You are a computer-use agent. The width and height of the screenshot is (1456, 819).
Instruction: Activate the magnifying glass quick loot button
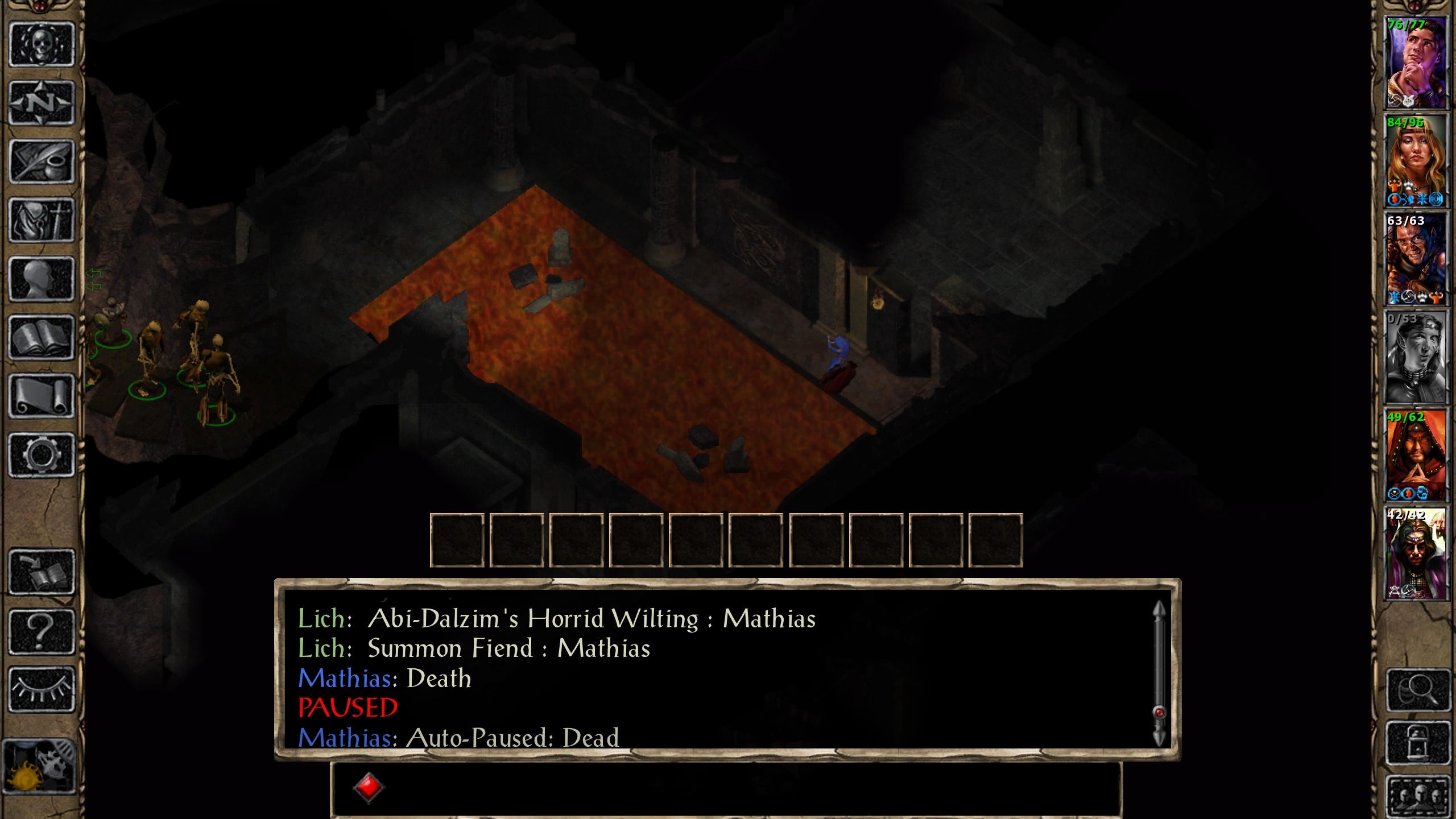pyautogui.click(x=1417, y=690)
